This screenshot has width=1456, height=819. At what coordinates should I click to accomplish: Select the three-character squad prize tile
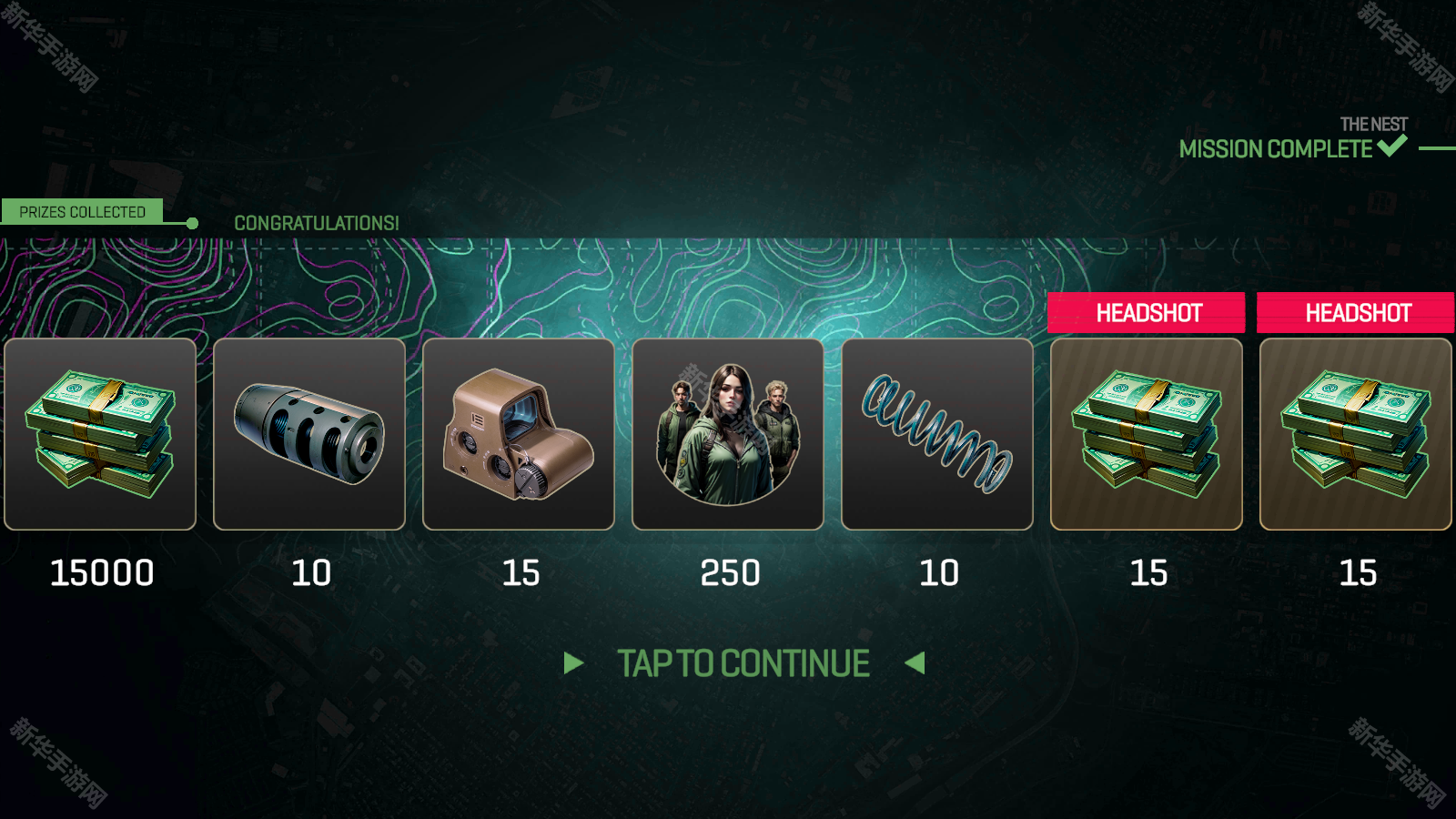click(728, 434)
